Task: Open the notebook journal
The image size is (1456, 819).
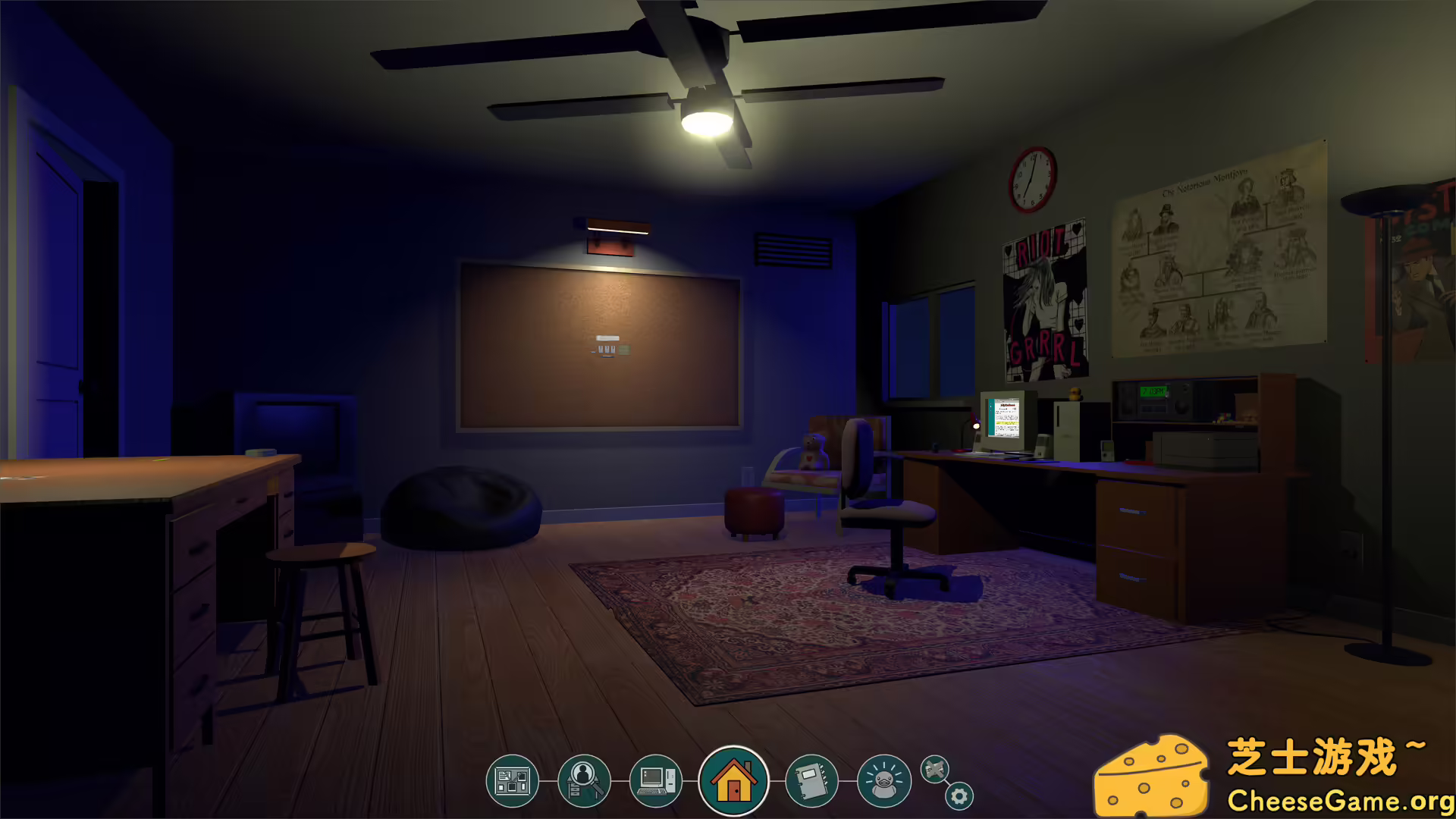Action: (x=811, y=780)
